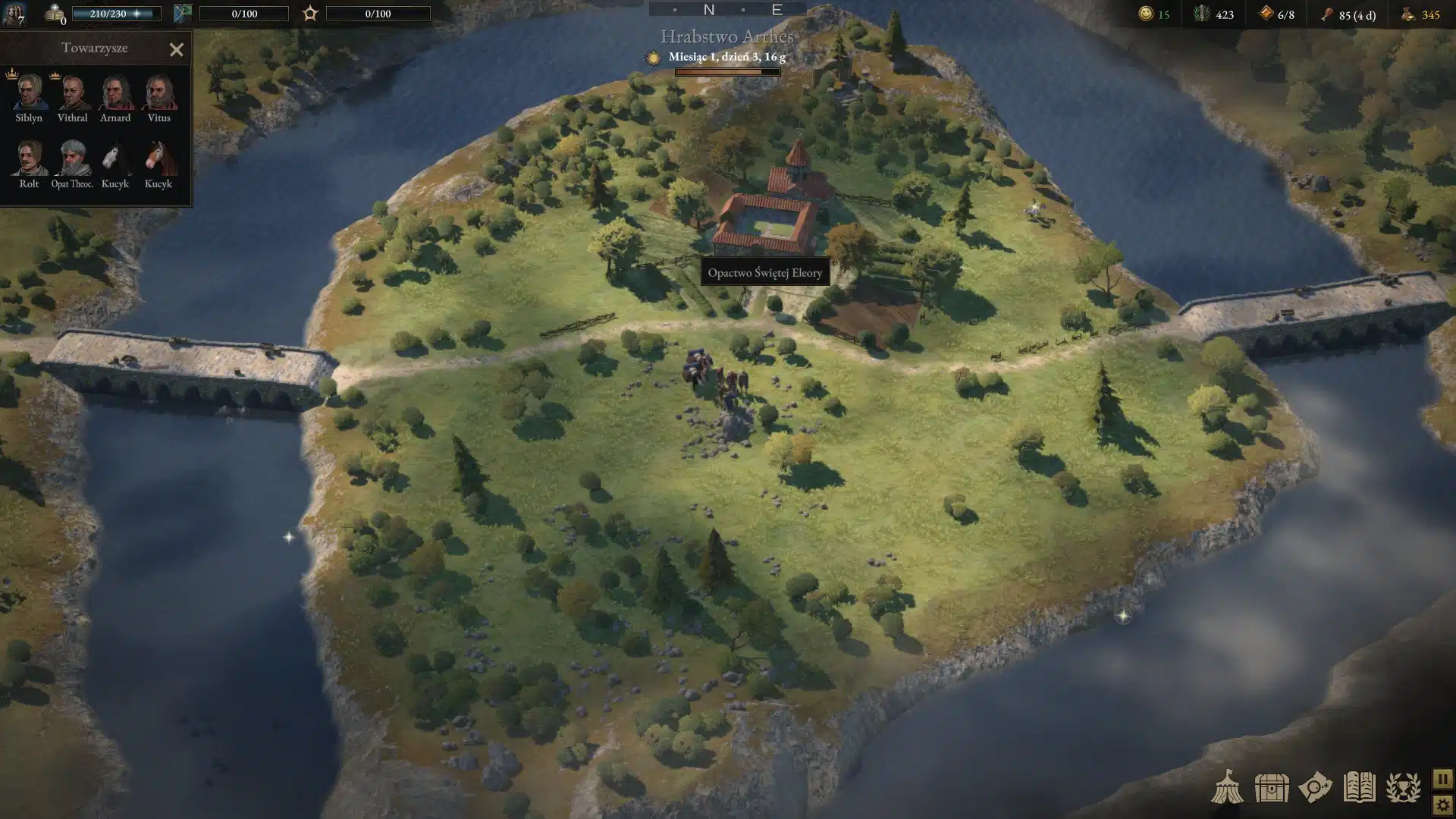Screen dimensions: 1456x819
Task: Select companion Siblyn's portrait
Action: 30,92
